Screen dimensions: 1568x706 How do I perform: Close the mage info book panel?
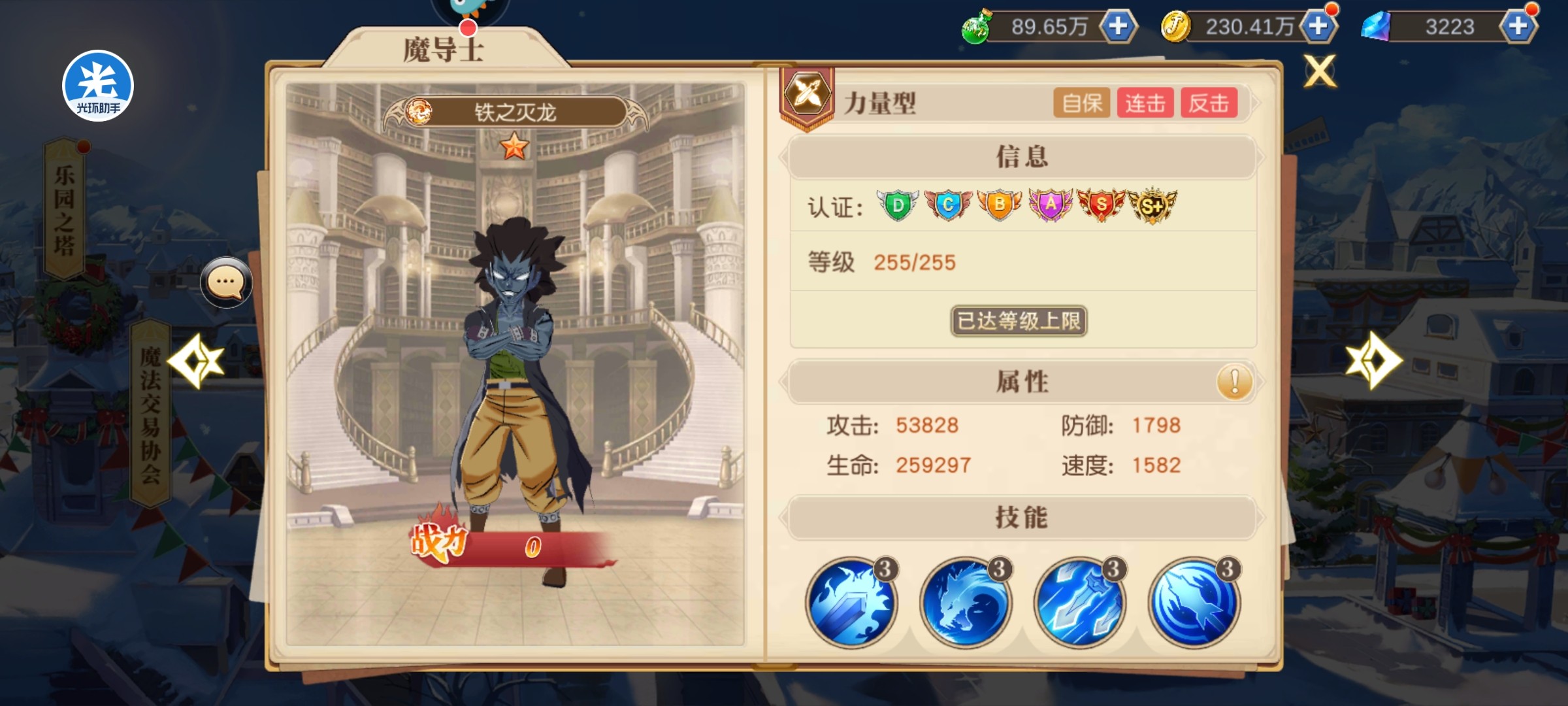point(1320,71)
